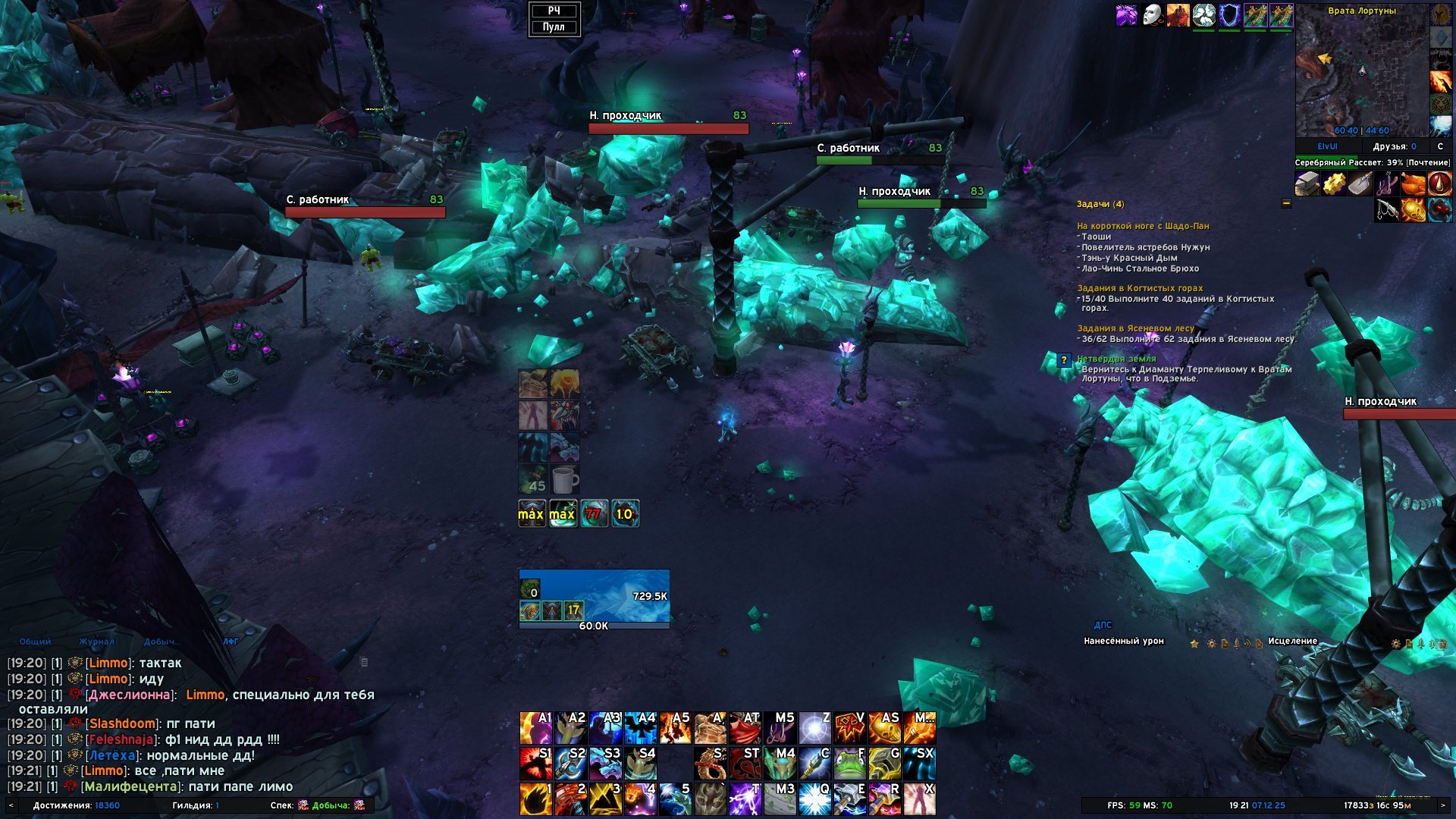The image size is (1456, 819).
Task: Click the white mask buff icon
Action: click(x=1153, y=14)
